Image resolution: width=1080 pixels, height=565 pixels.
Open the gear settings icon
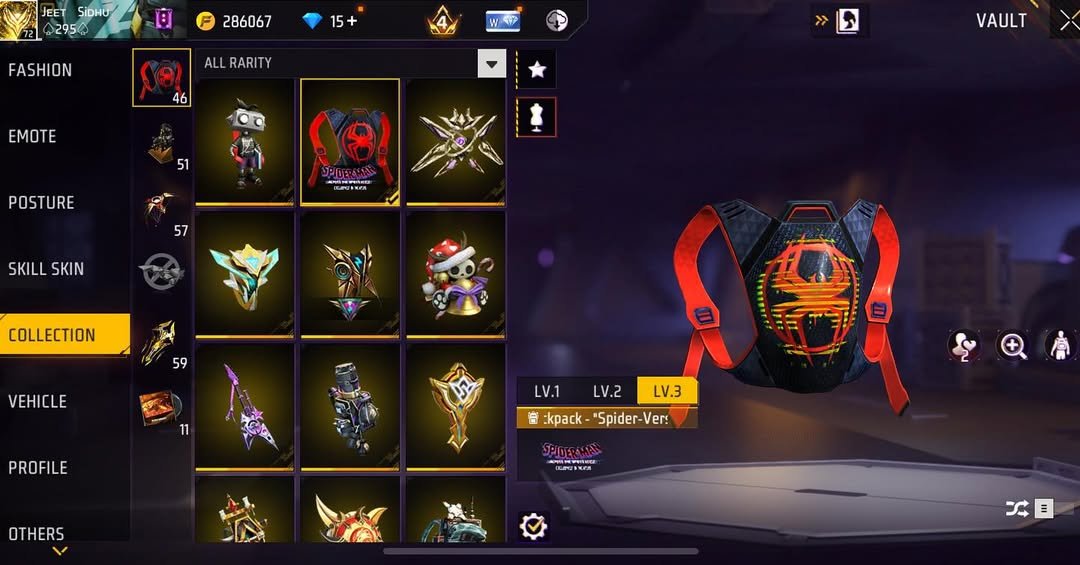pyautogui.click(x=534, y=525)
